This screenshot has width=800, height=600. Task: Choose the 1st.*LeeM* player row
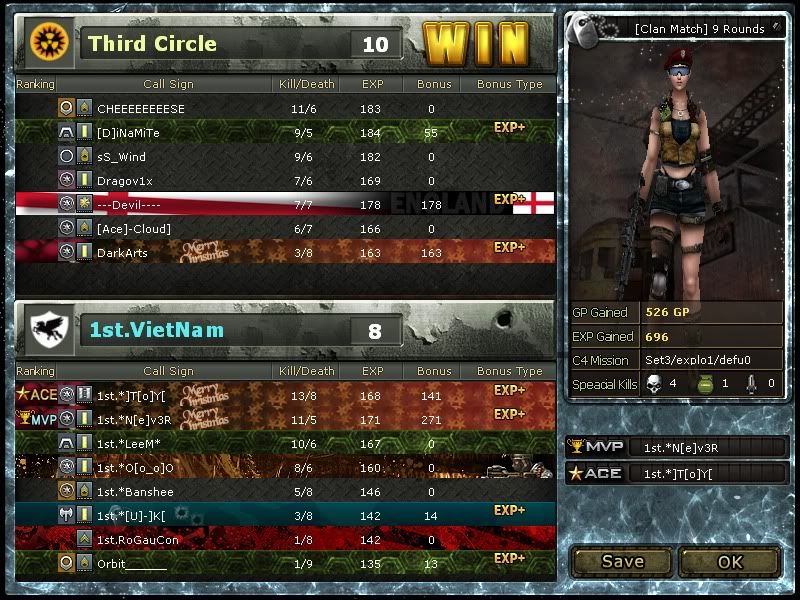[x=129, y=443]
